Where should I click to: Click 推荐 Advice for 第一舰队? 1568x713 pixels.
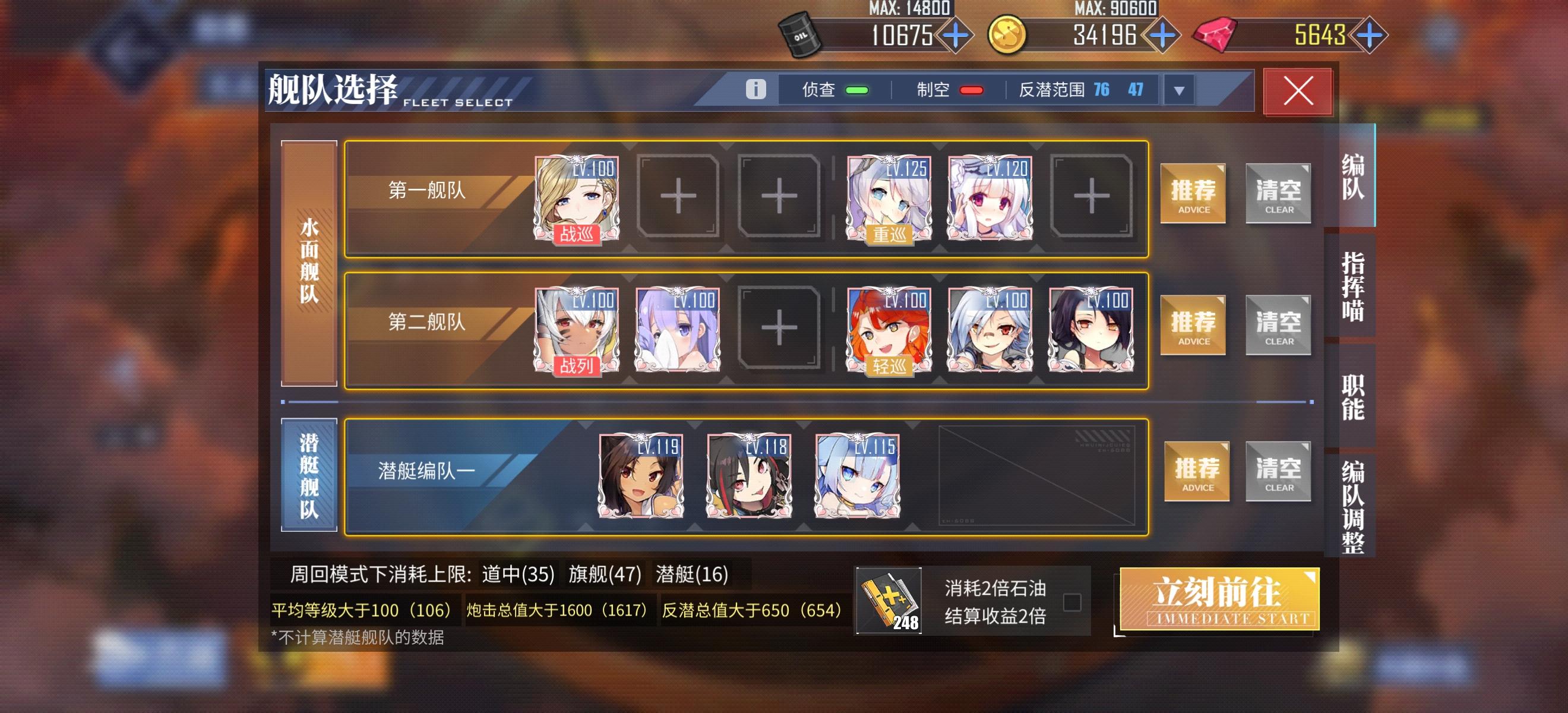click(1193, 194)
